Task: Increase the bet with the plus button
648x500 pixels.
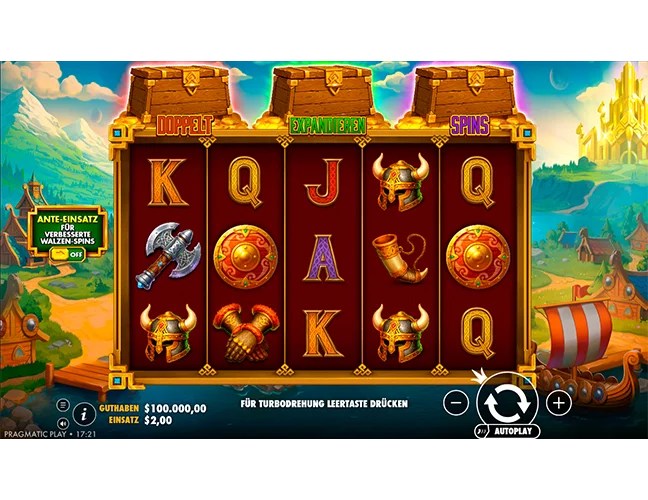Action: pyautogui.click(x=559, y=403)
